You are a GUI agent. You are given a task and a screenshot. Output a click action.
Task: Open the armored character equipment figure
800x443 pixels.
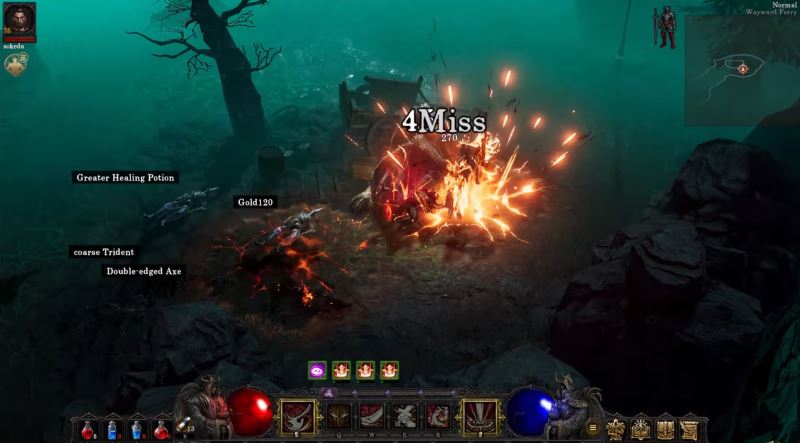pos(663,28)
